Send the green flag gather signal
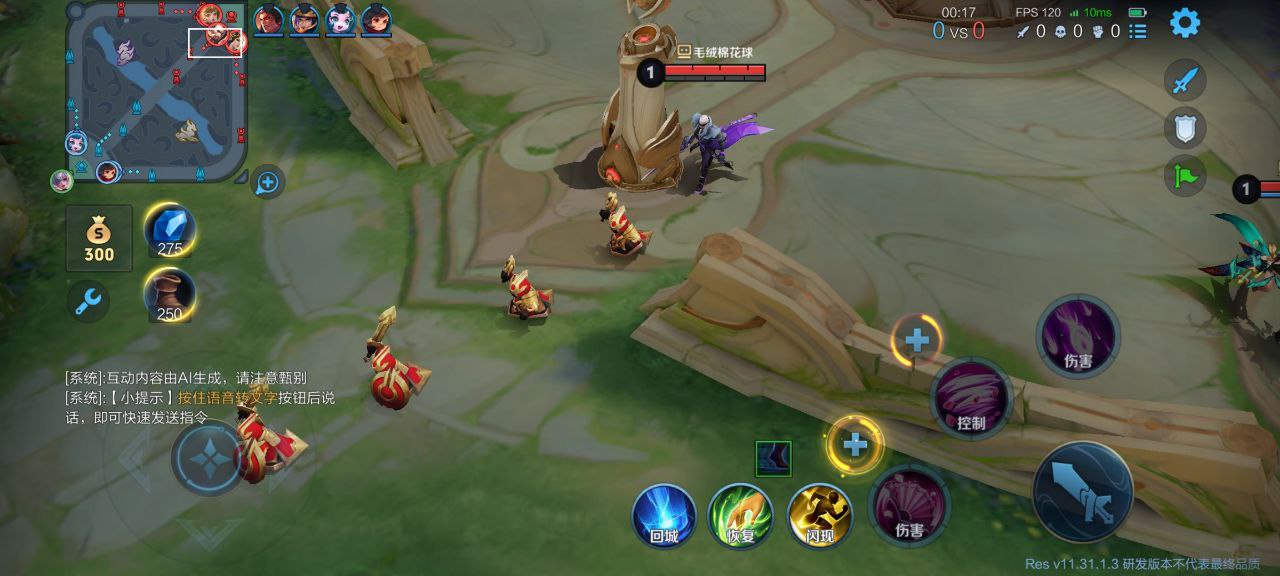Viewport: 1280px width, 576px height. tap(1185, 176)
